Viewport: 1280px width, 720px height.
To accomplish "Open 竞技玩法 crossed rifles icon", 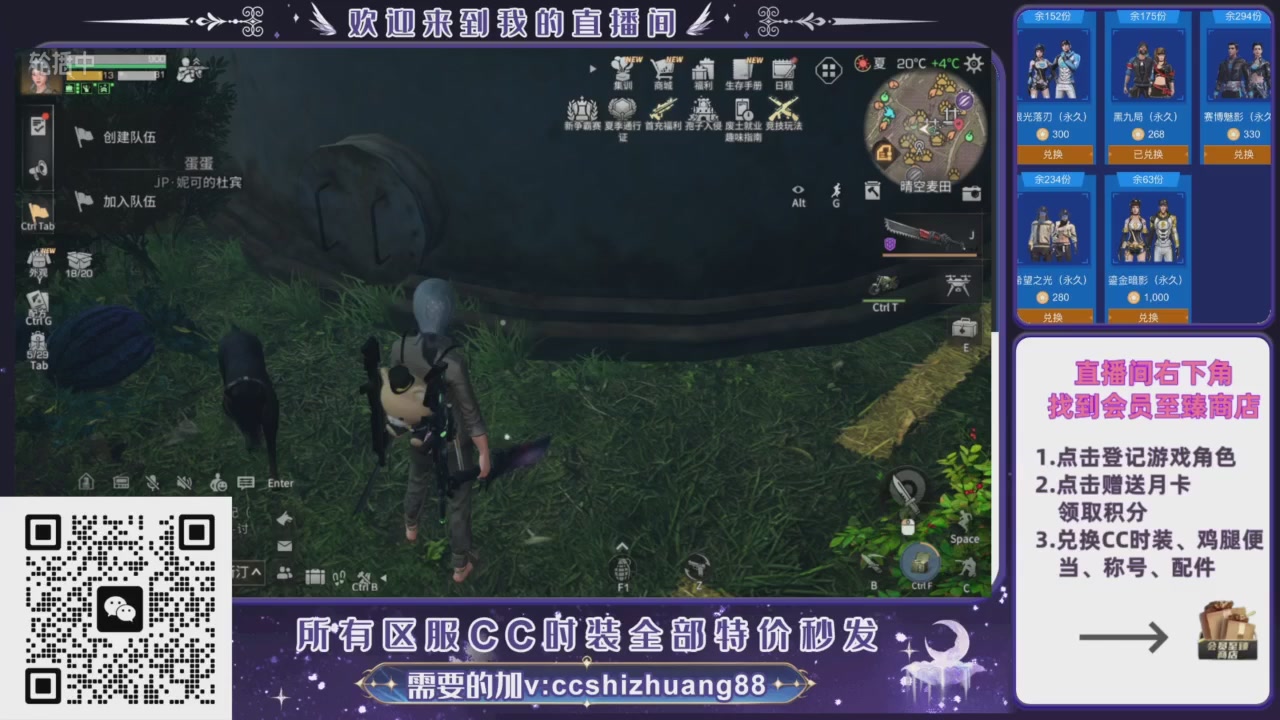I will (783, 112).
